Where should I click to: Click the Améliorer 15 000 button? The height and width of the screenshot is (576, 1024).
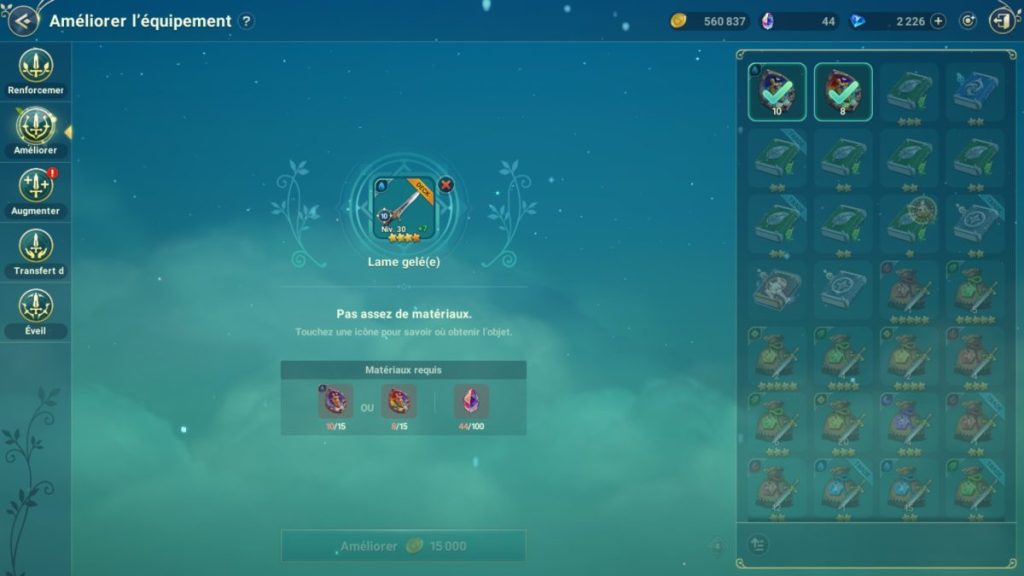[403, 546]
